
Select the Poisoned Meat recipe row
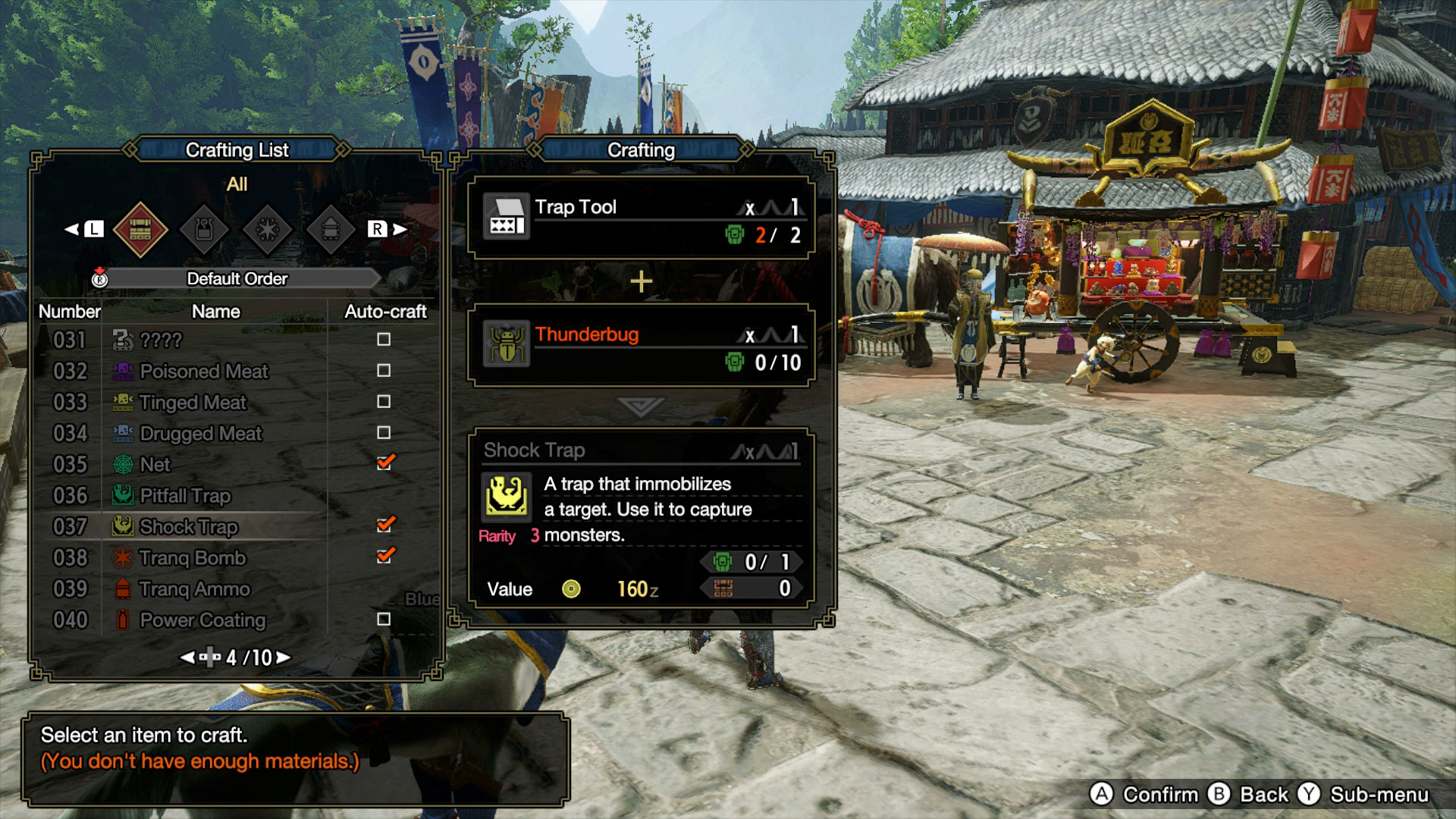click(x=203, y=371)
